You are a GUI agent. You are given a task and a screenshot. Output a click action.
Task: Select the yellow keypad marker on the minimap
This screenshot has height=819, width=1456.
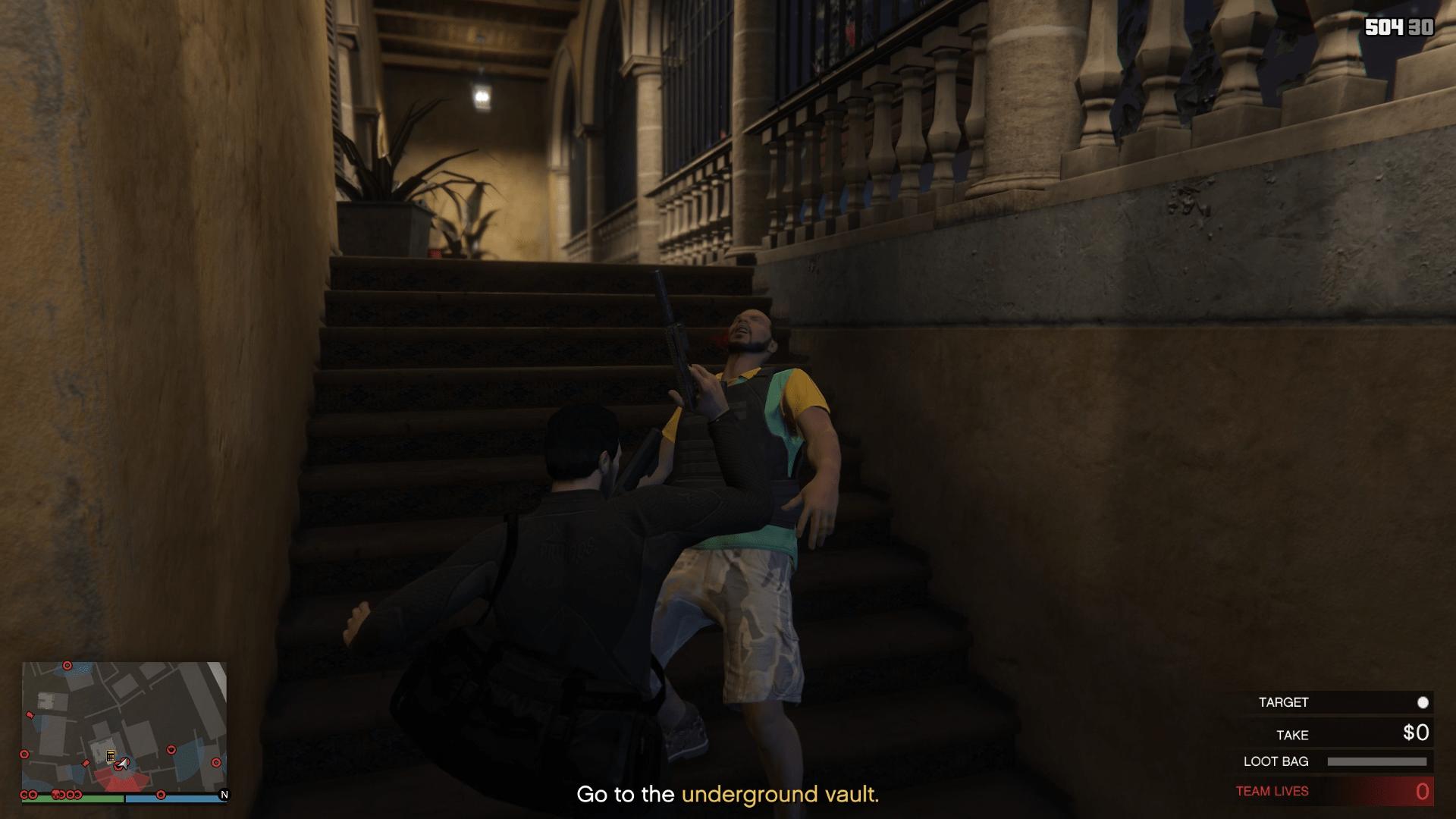coord(111,756)
